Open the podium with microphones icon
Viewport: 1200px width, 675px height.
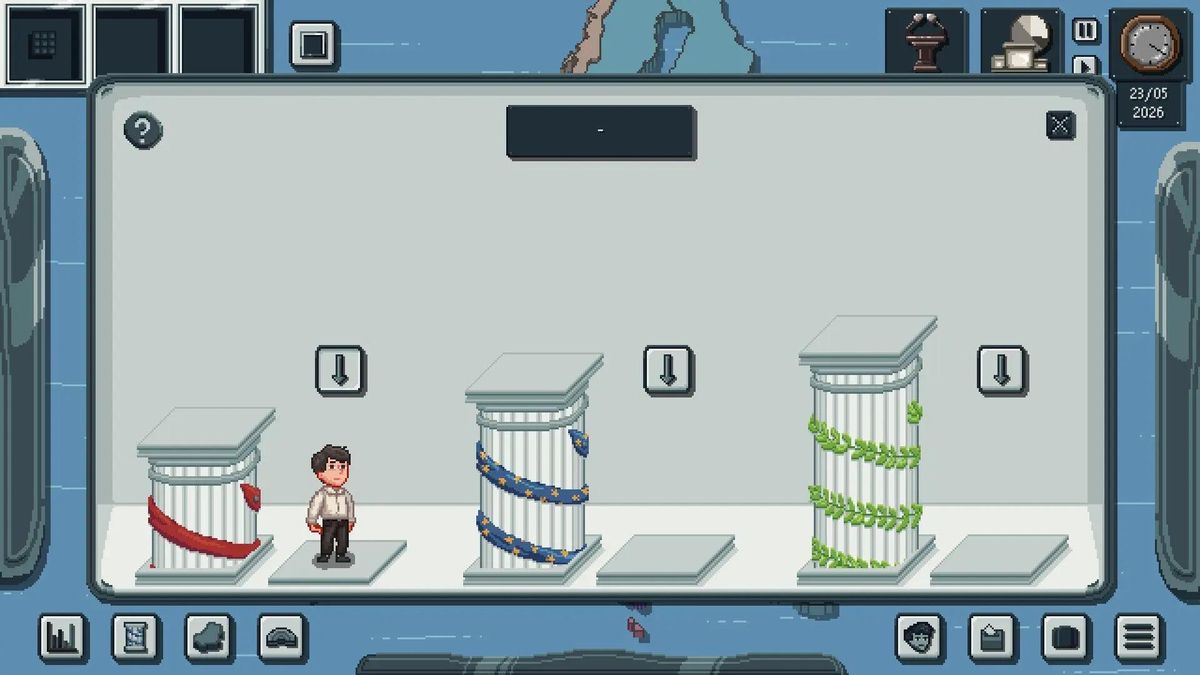(925, 42)
